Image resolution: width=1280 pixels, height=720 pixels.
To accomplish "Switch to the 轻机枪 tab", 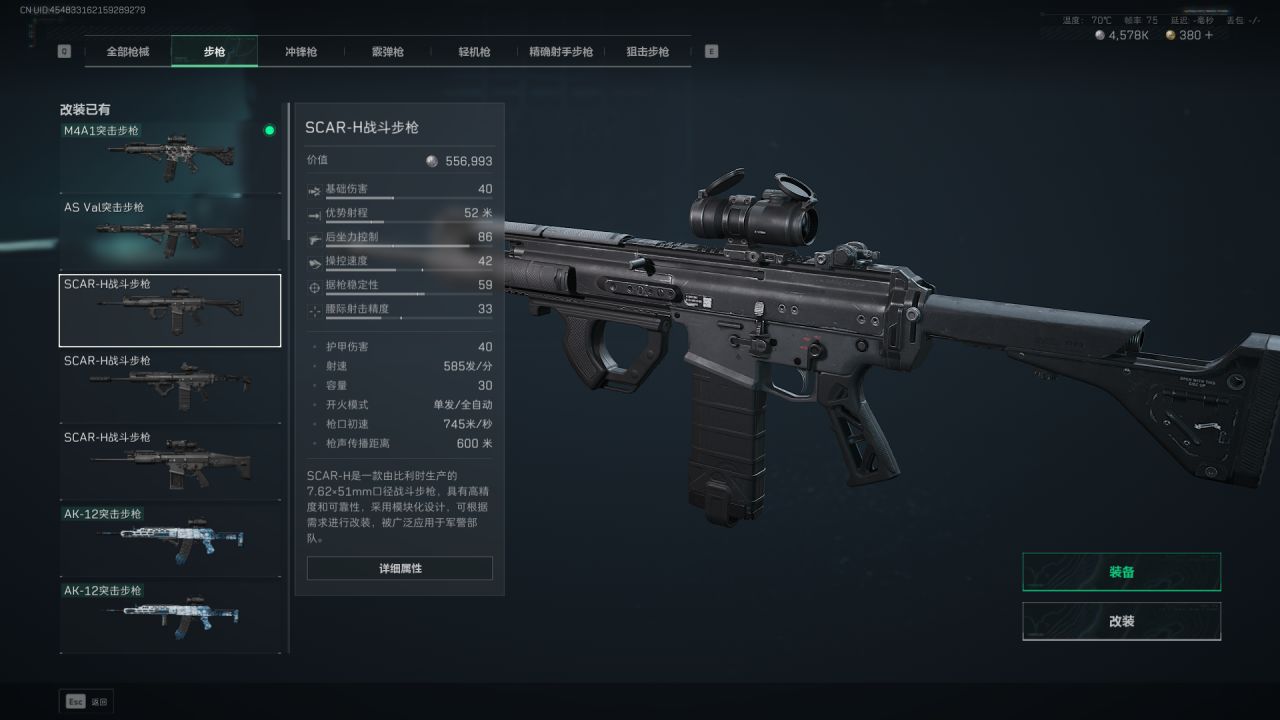I will click(474, 52).
